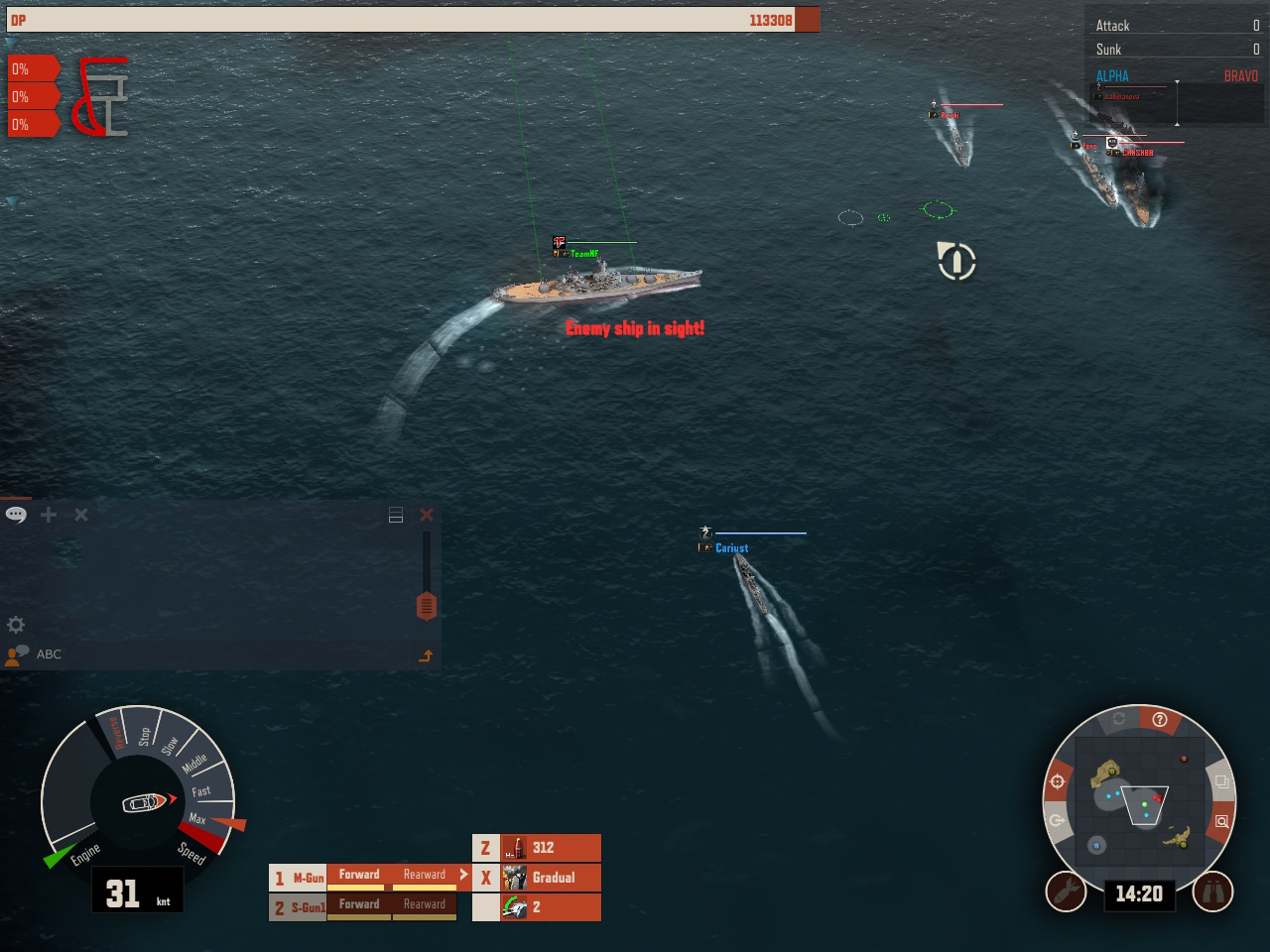Expand the chevron next to the M-Gun row
Screen dimensions: 1270x952
(462, 874)
